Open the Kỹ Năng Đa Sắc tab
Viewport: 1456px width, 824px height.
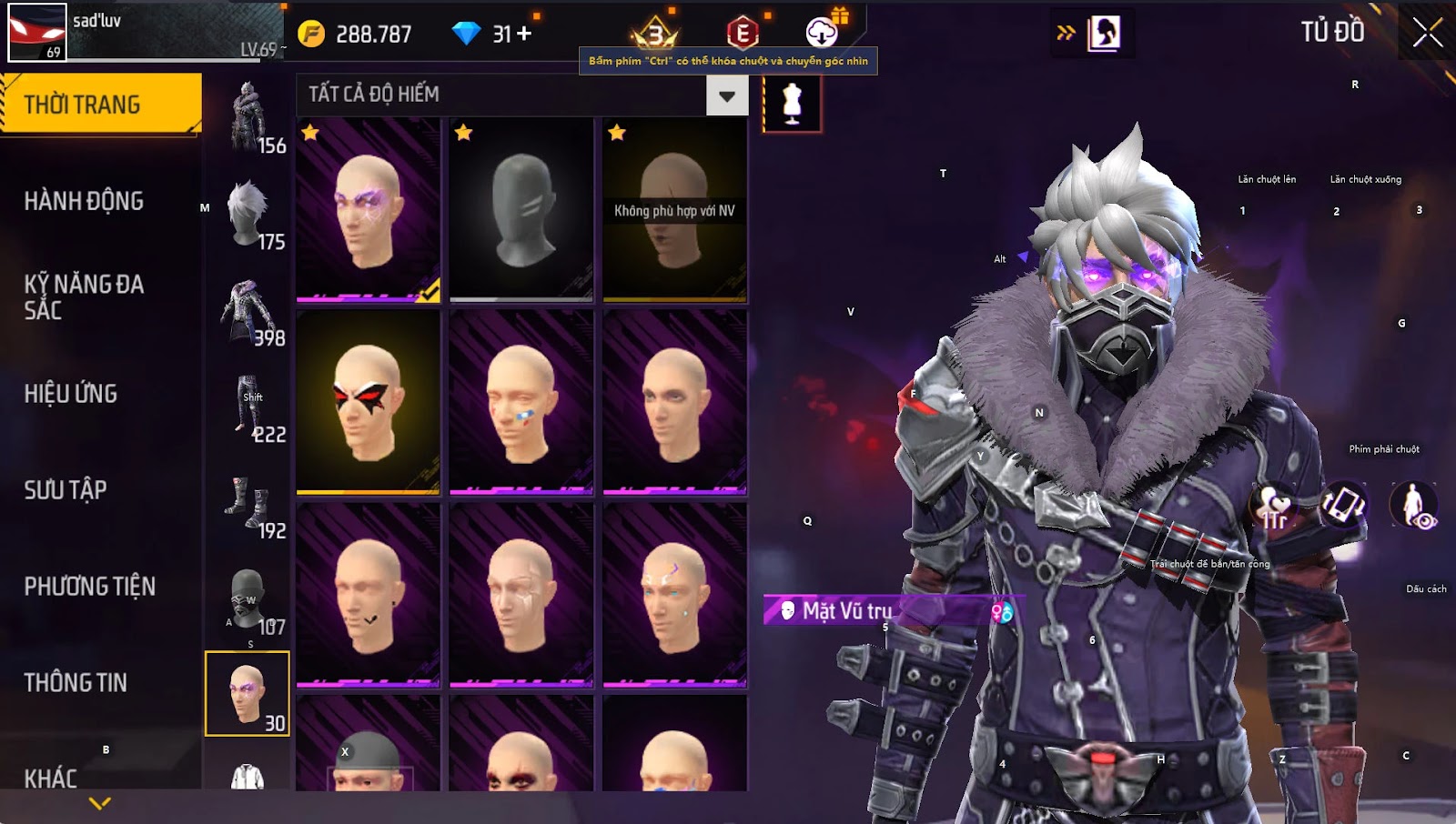coord(84,296)
